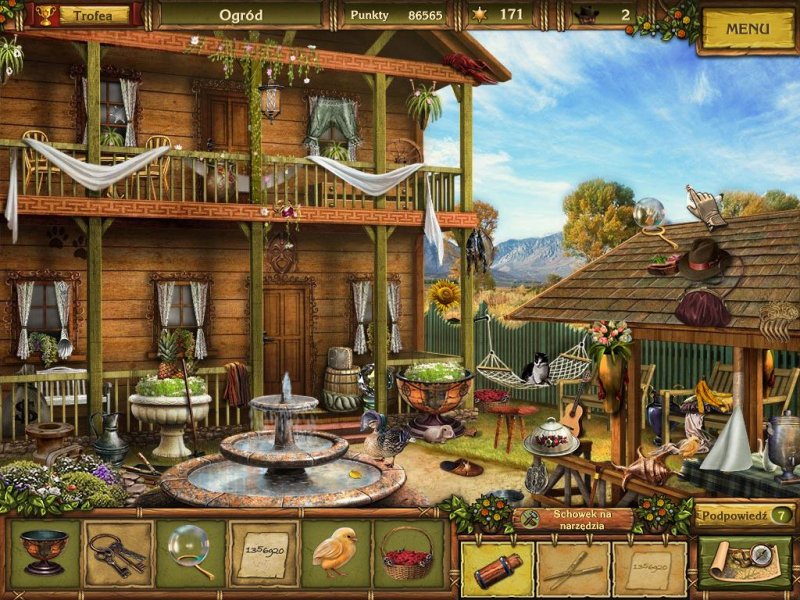
Task: Select the bunch of keys slot
Action: 117,553
